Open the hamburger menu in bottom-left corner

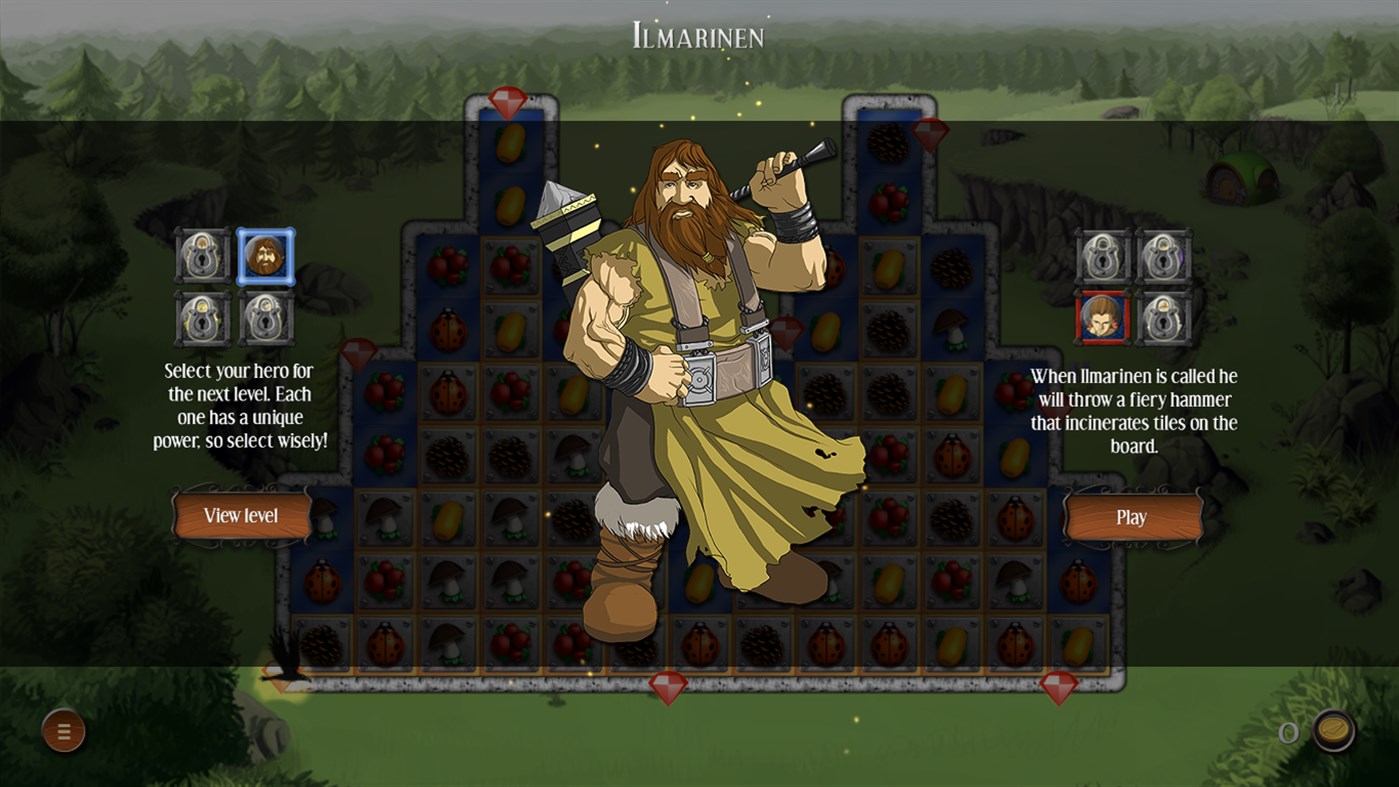(x=63, y=731)
